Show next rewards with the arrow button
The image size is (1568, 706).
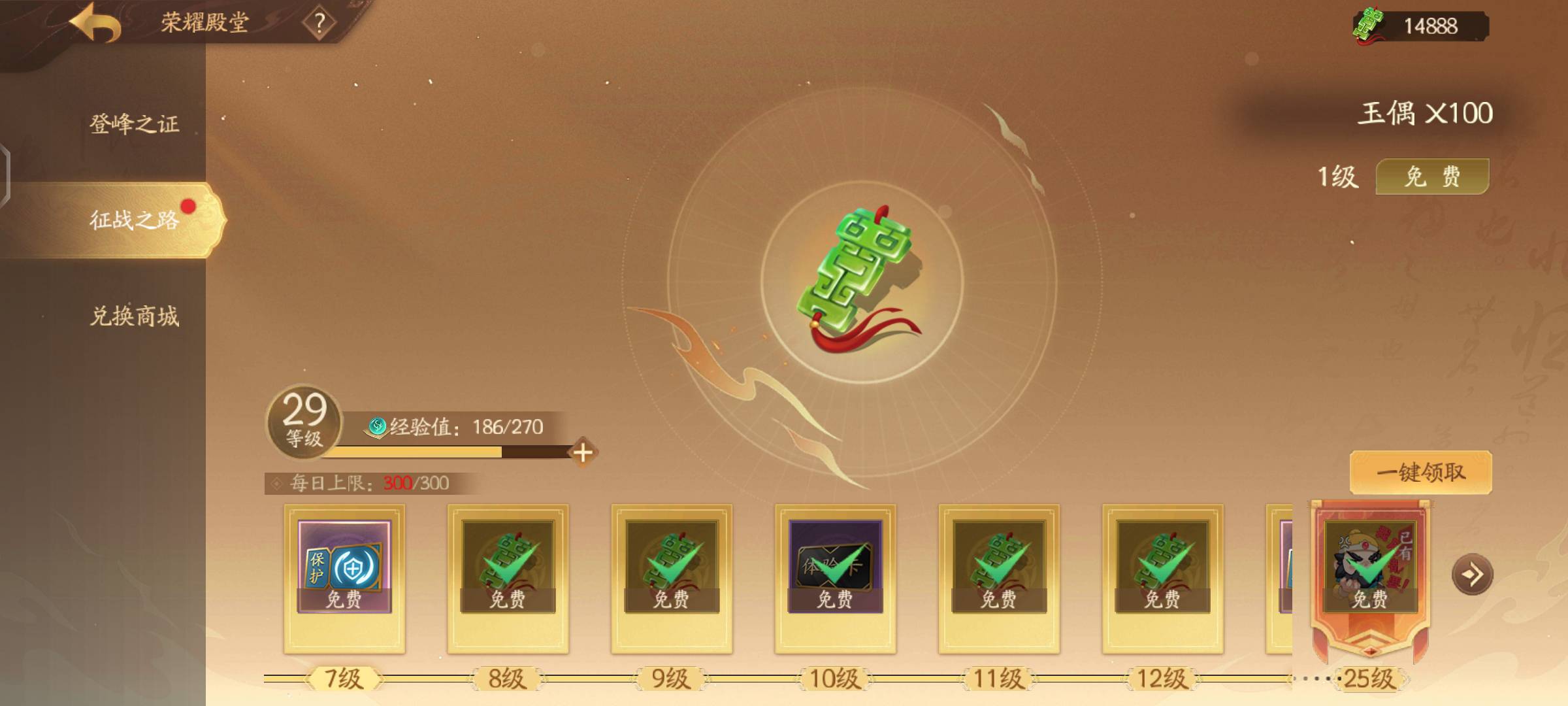[x=1472, y=575]
